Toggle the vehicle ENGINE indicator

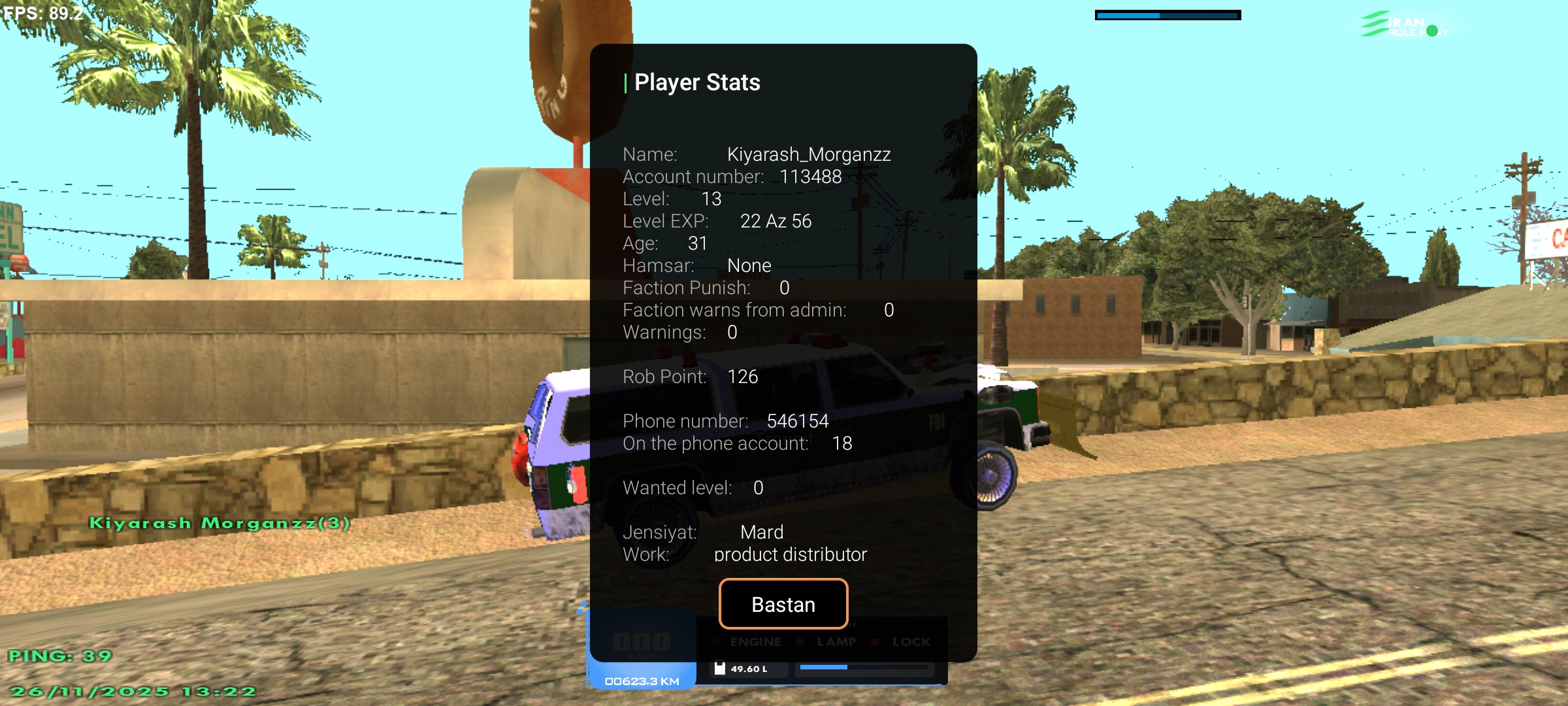tap(755, 641)
